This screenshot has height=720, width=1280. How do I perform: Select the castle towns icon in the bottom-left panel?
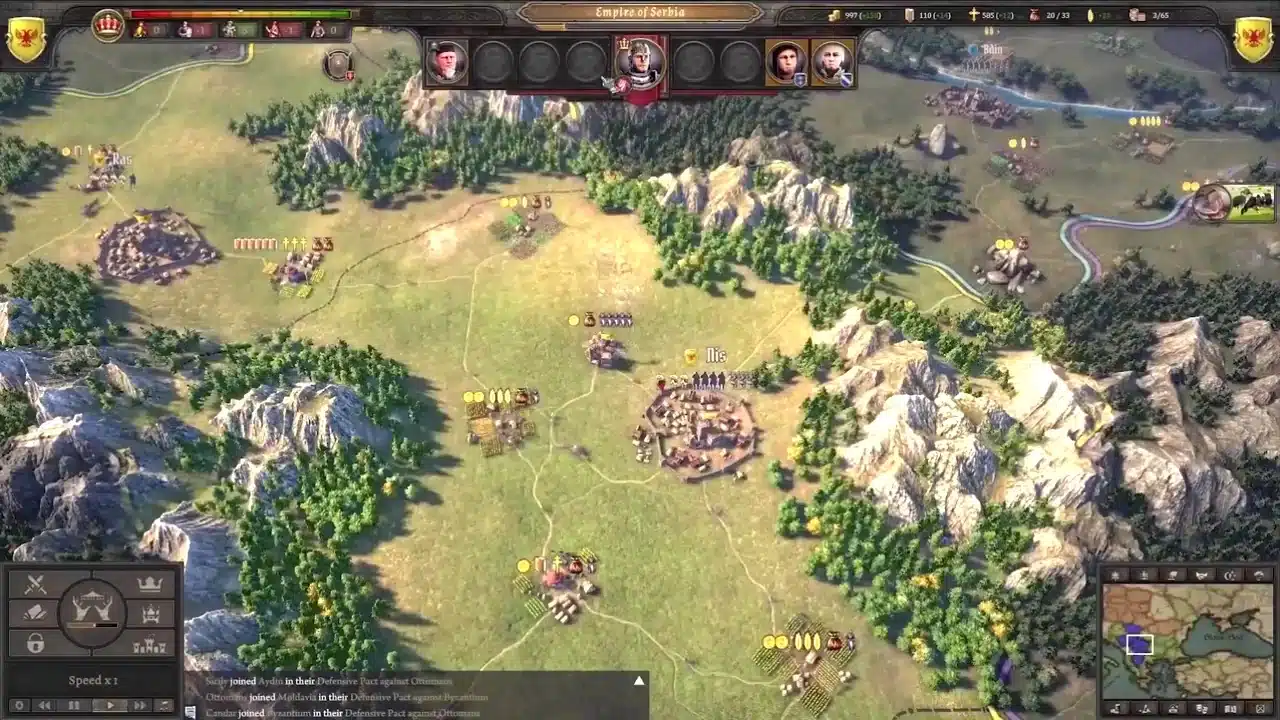click(148, 644)
